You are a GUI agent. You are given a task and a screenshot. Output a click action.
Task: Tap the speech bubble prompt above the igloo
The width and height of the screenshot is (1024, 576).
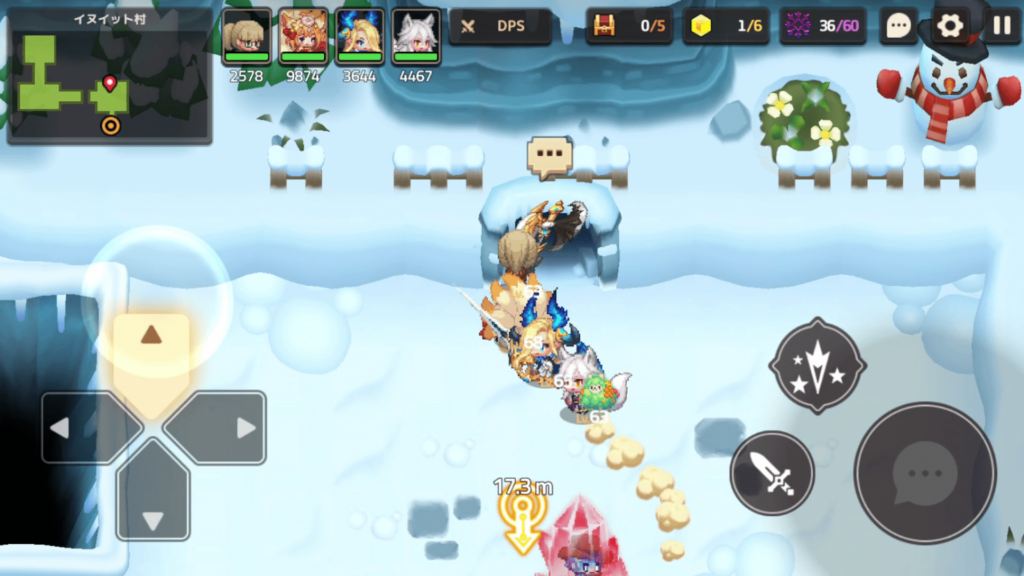click(549, 157)
